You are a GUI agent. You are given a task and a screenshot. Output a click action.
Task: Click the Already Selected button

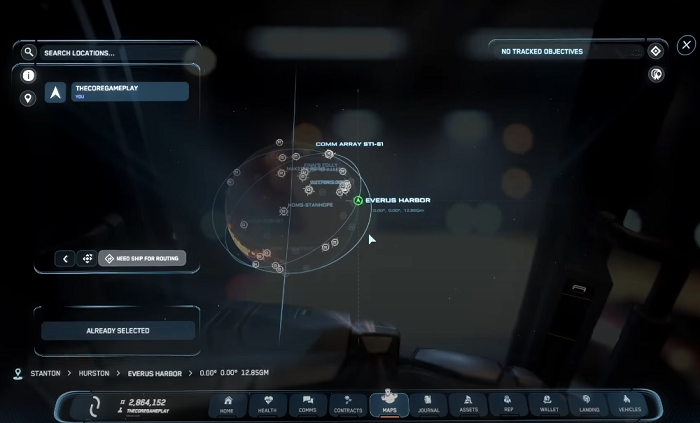click(117, 331)
